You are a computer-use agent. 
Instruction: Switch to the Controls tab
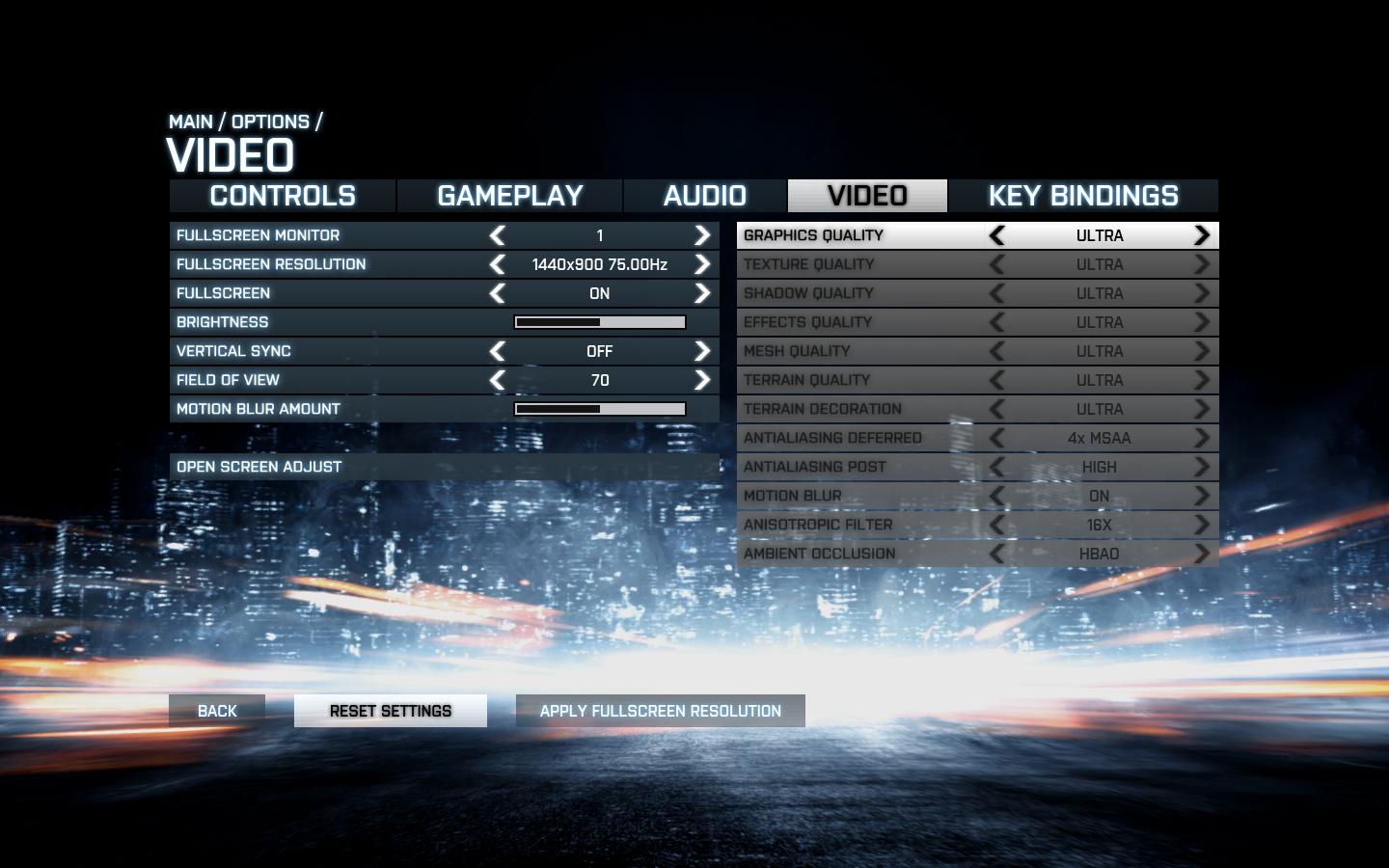[x=283, y=196]
